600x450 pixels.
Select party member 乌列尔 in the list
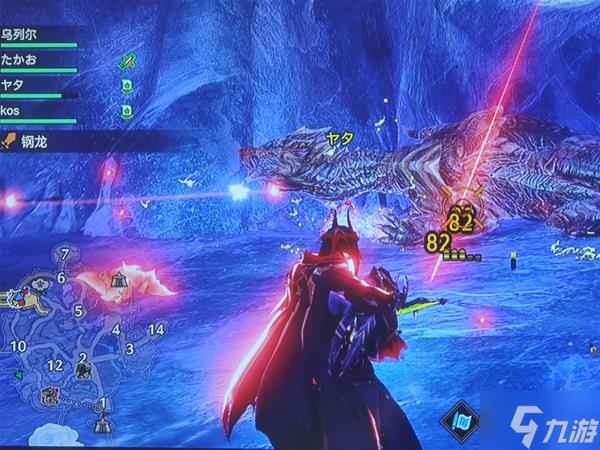coord(22,33)
